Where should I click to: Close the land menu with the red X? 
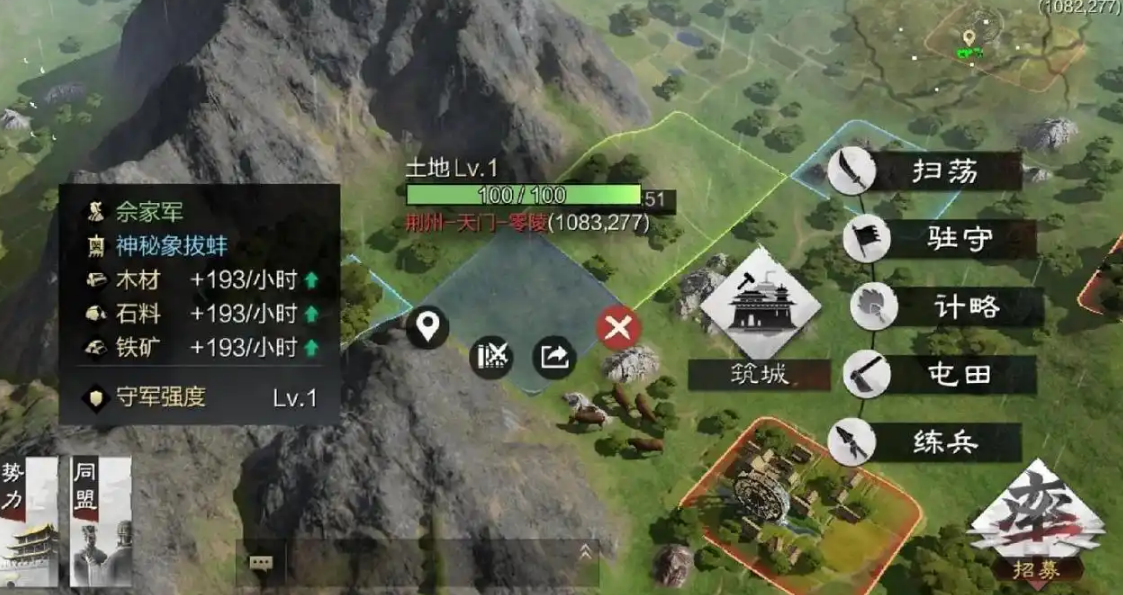[x=619, y=327]
